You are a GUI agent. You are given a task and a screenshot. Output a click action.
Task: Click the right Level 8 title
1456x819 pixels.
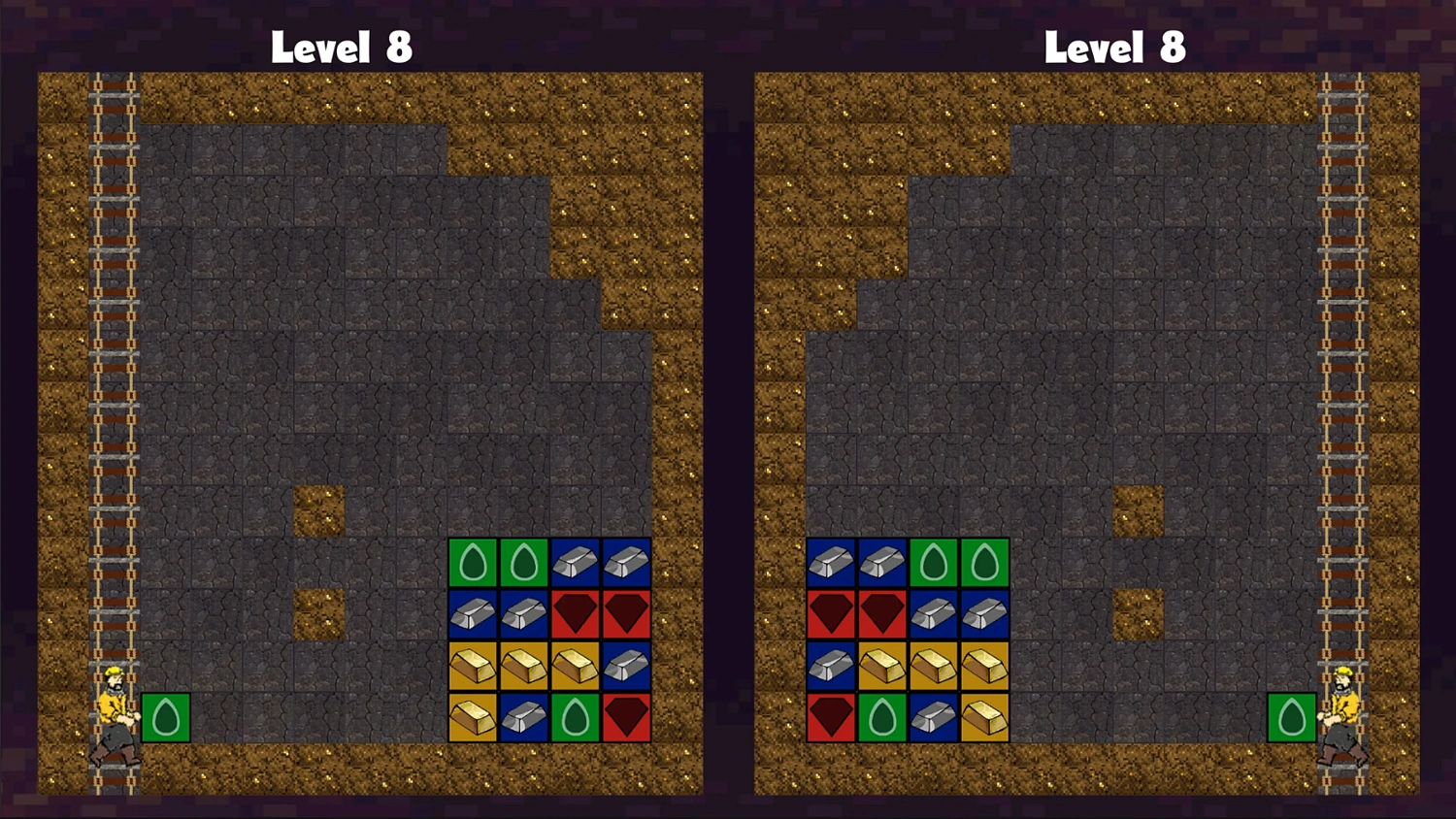1116,46
